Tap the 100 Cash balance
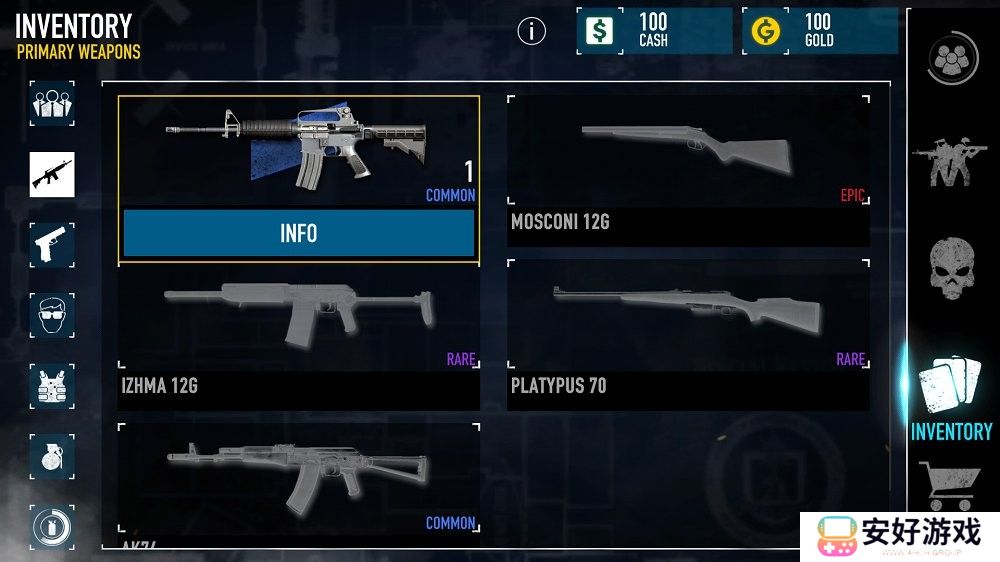The width and height of the screenshot is (1000, 562). [x=653, y=31]
